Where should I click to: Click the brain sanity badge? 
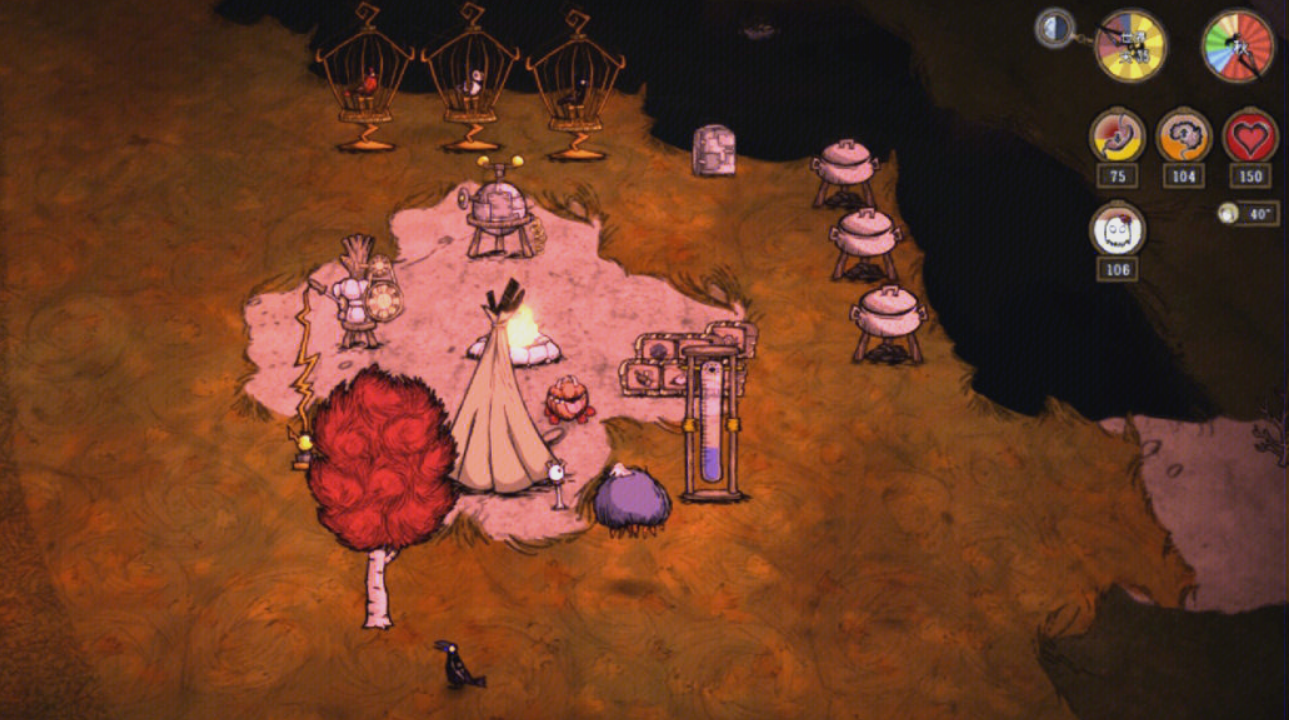tap(1184, 136)
